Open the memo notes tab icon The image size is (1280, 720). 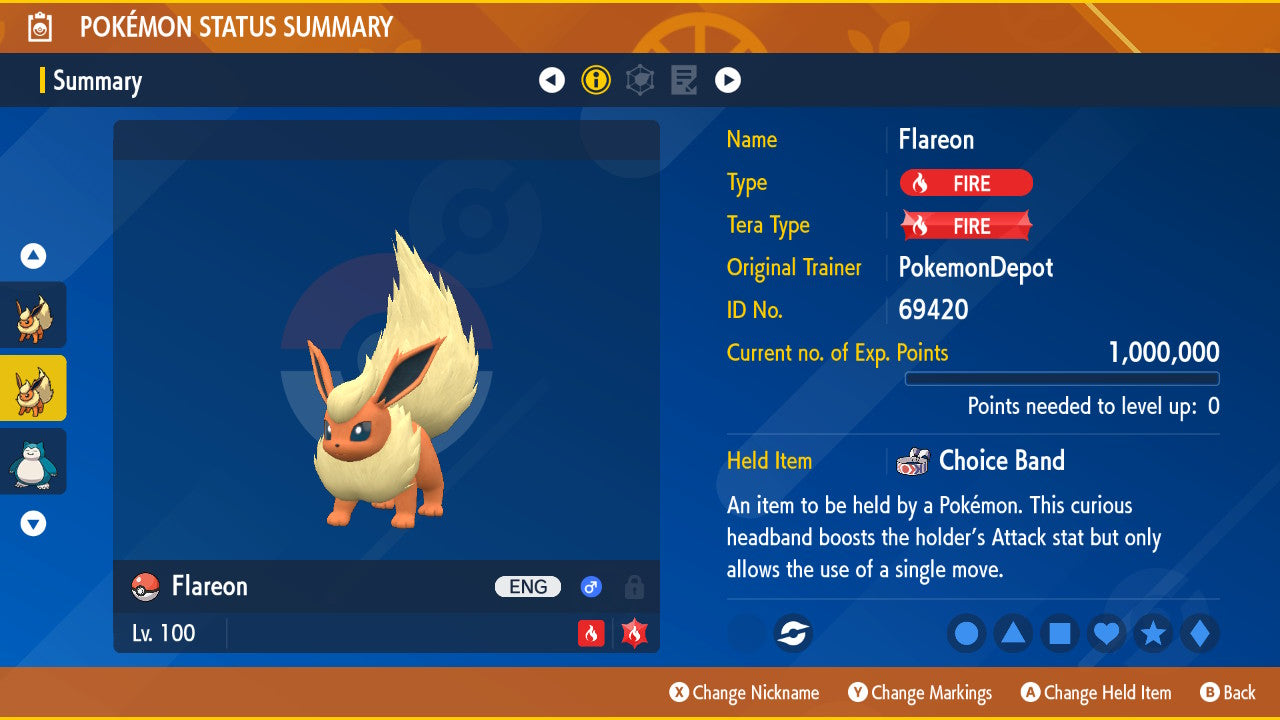pyautogui.click(x=684, y=80)
